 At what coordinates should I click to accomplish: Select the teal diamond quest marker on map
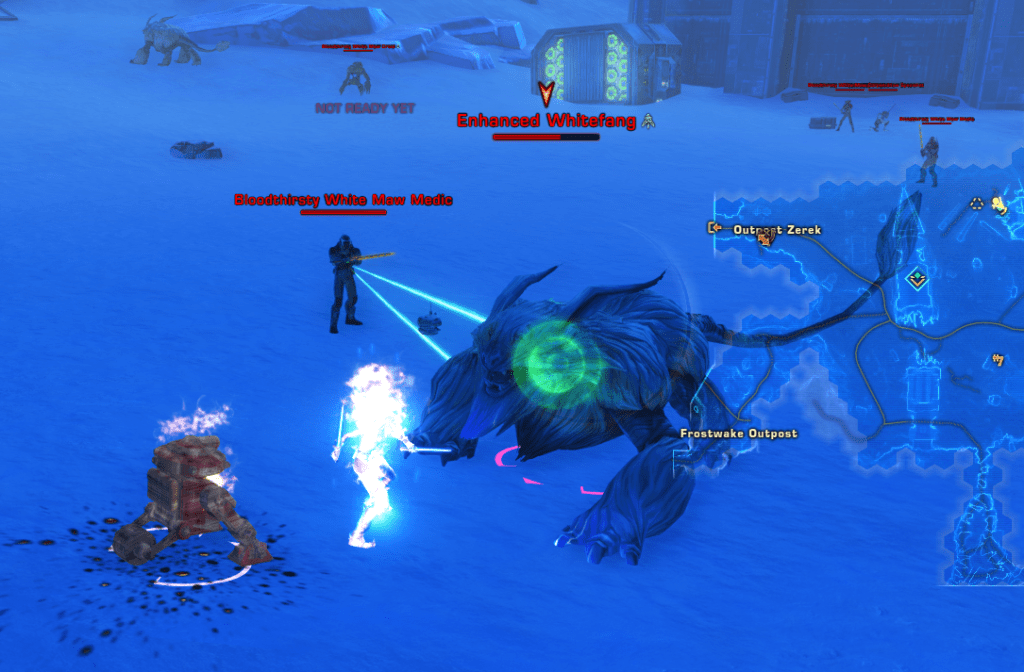[915, 279]
